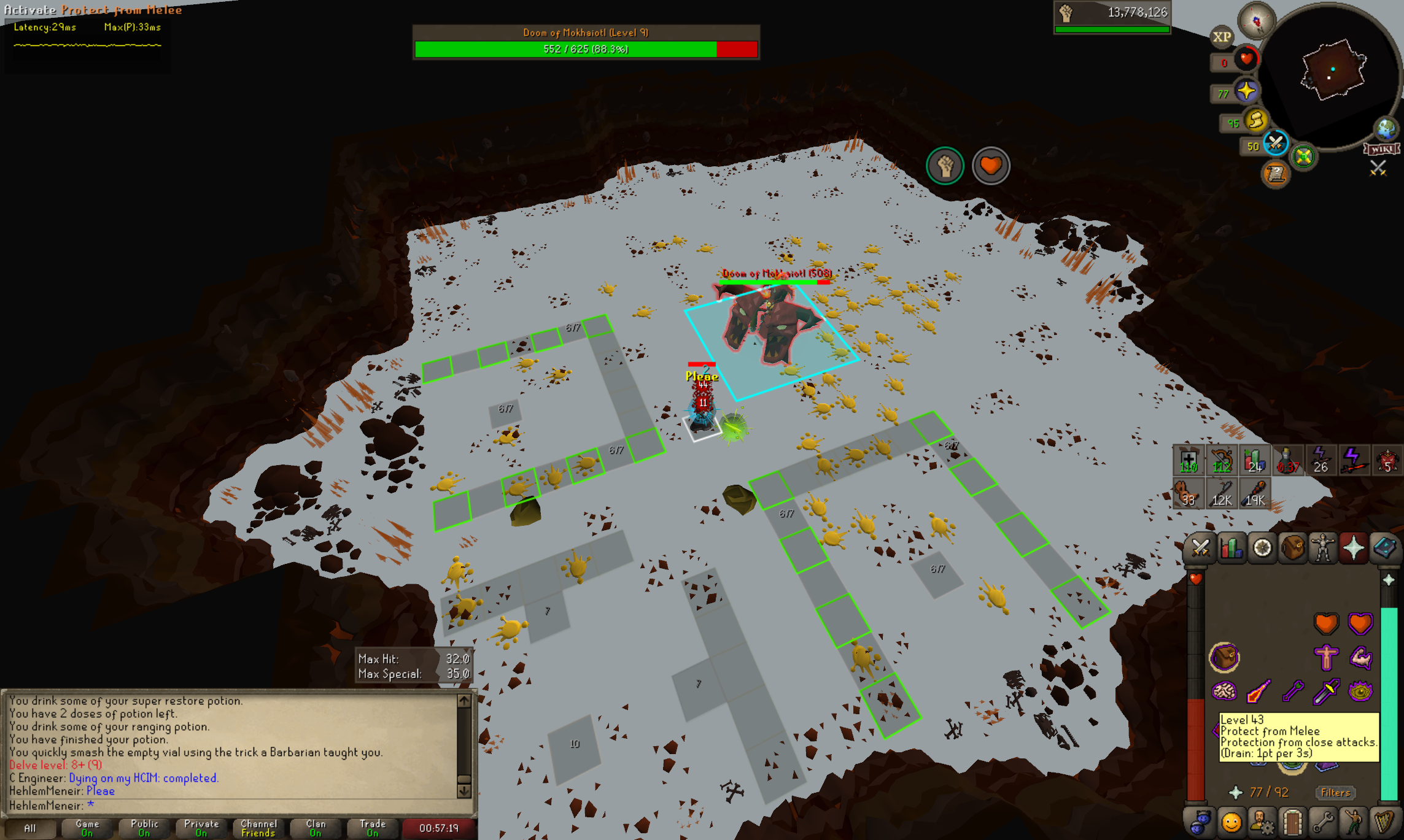The height and width of the screenshot is (840, 1404).
Task: Toggle the XP drops orb
Action: pyautogui.click(x=1222, y=37)
